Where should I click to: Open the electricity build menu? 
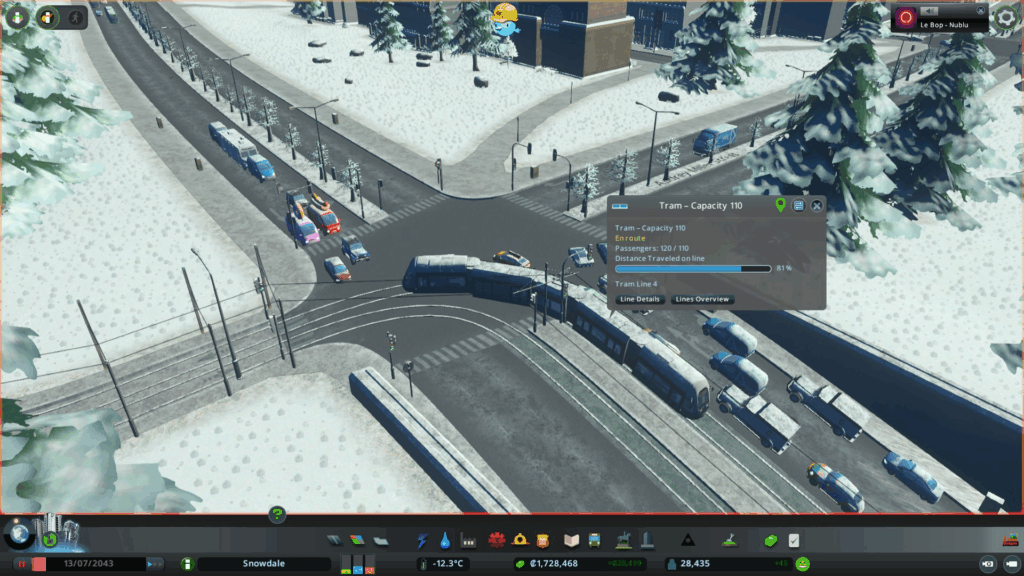pos(423,541)
